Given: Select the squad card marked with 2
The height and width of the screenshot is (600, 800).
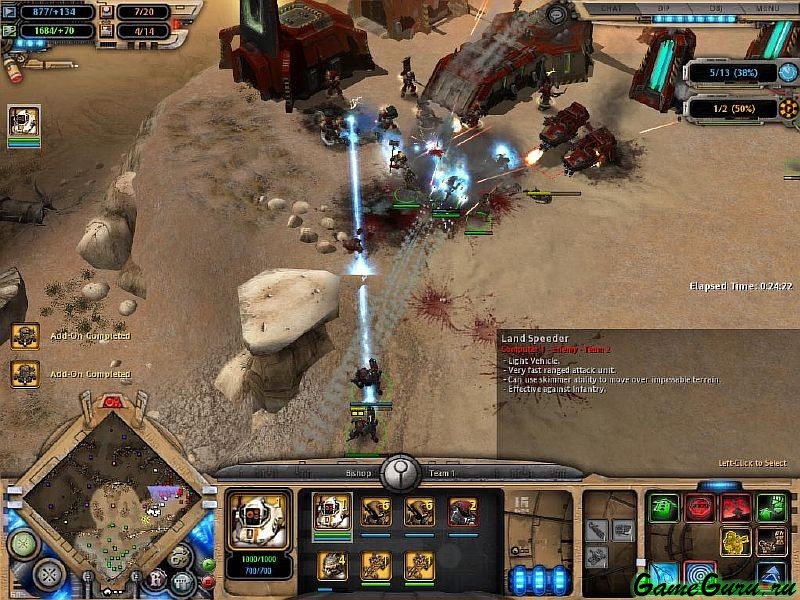Looking at the screenshot, I should pos(462,512).
